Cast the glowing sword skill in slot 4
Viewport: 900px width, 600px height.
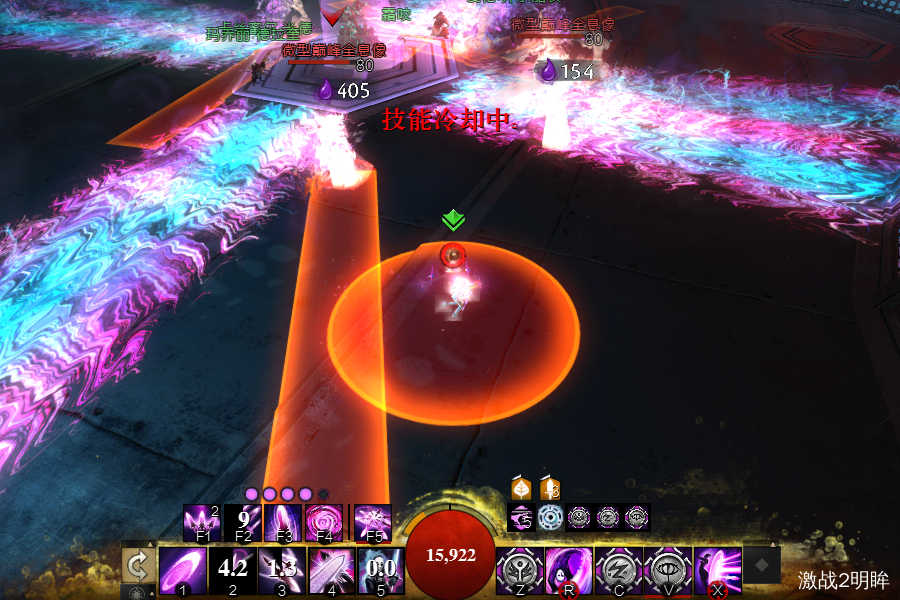click(x=331, y=570)
